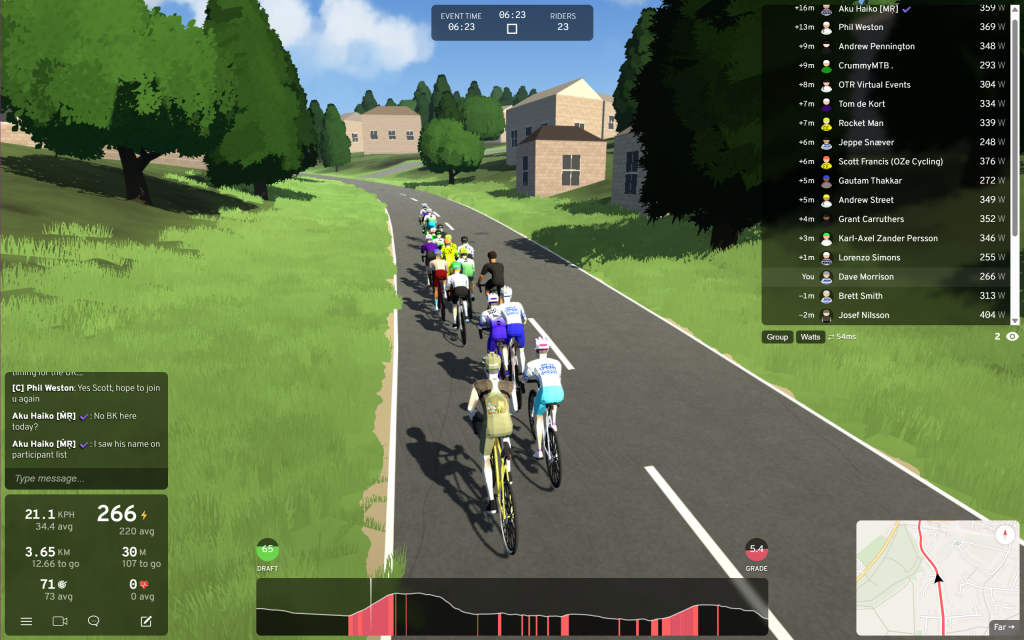The height and width of the screenshot is (640, 1024).
Task: Click the minimap compass button
Action: 1005,535
